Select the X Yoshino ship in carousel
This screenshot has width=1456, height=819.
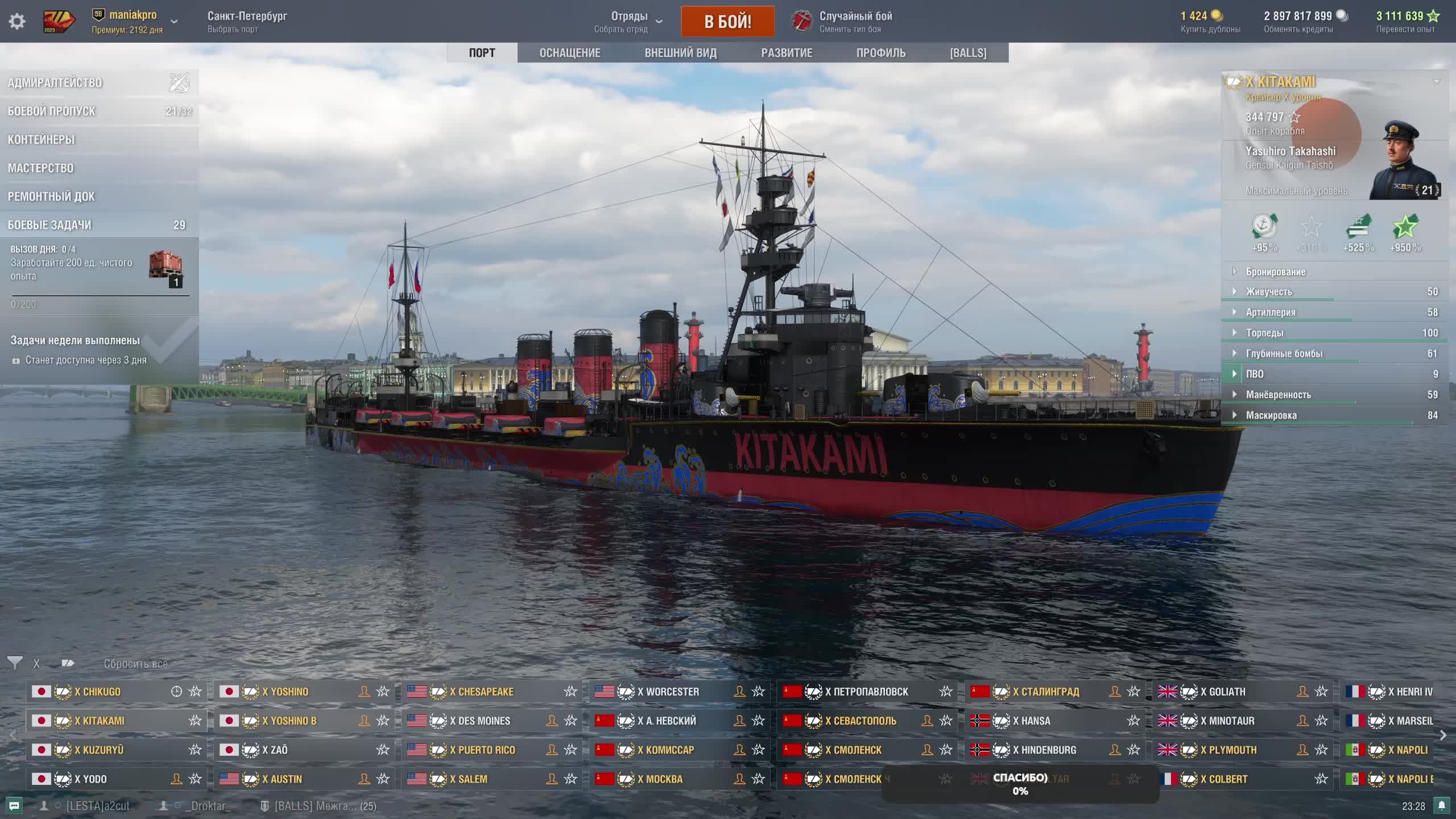point(286,692)
